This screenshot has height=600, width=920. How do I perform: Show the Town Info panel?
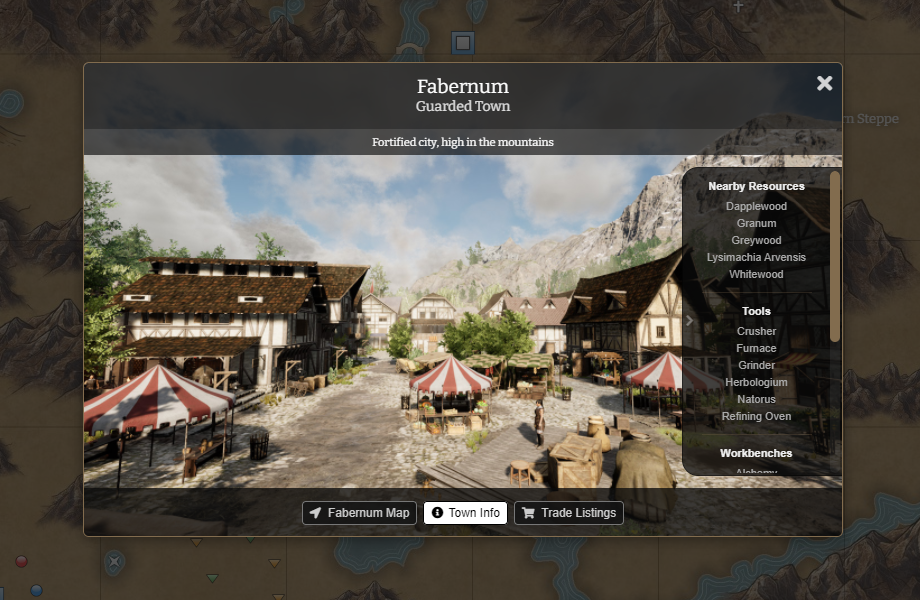[465, 513]
